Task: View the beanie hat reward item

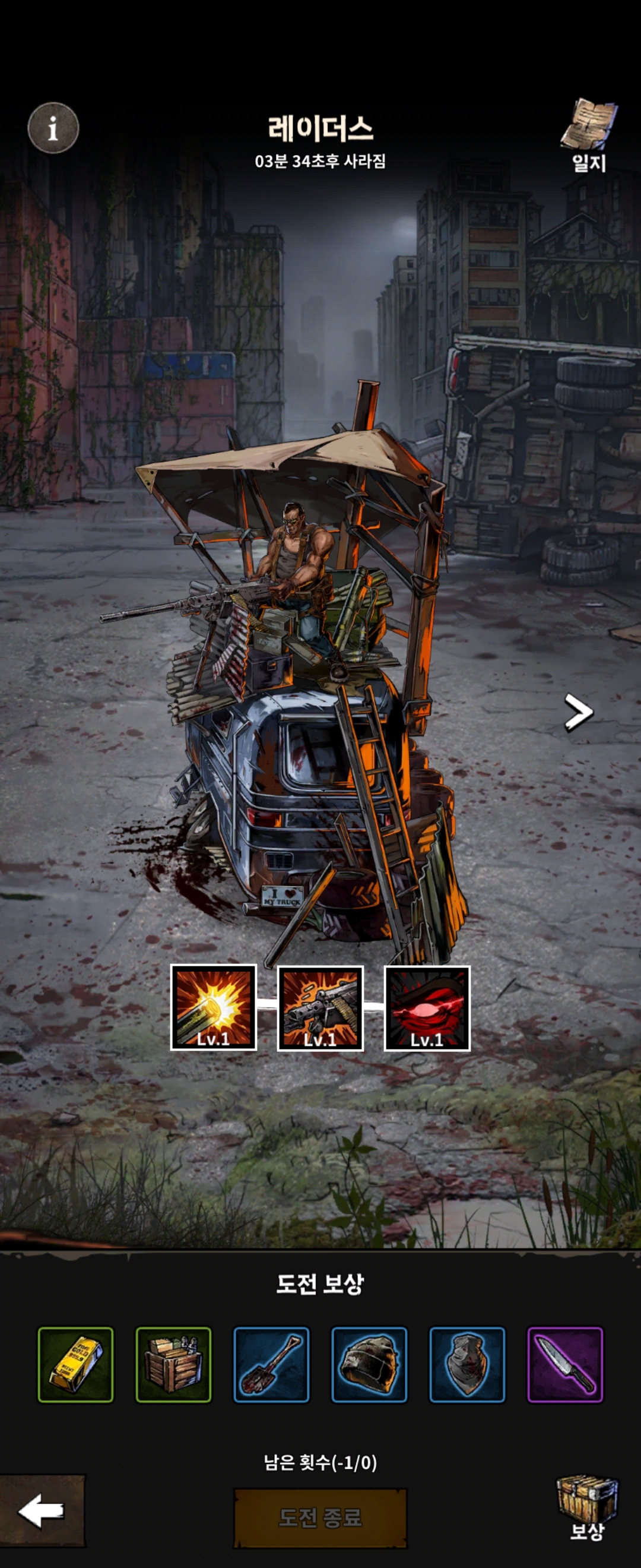Action: click(x=369, y=1364)
